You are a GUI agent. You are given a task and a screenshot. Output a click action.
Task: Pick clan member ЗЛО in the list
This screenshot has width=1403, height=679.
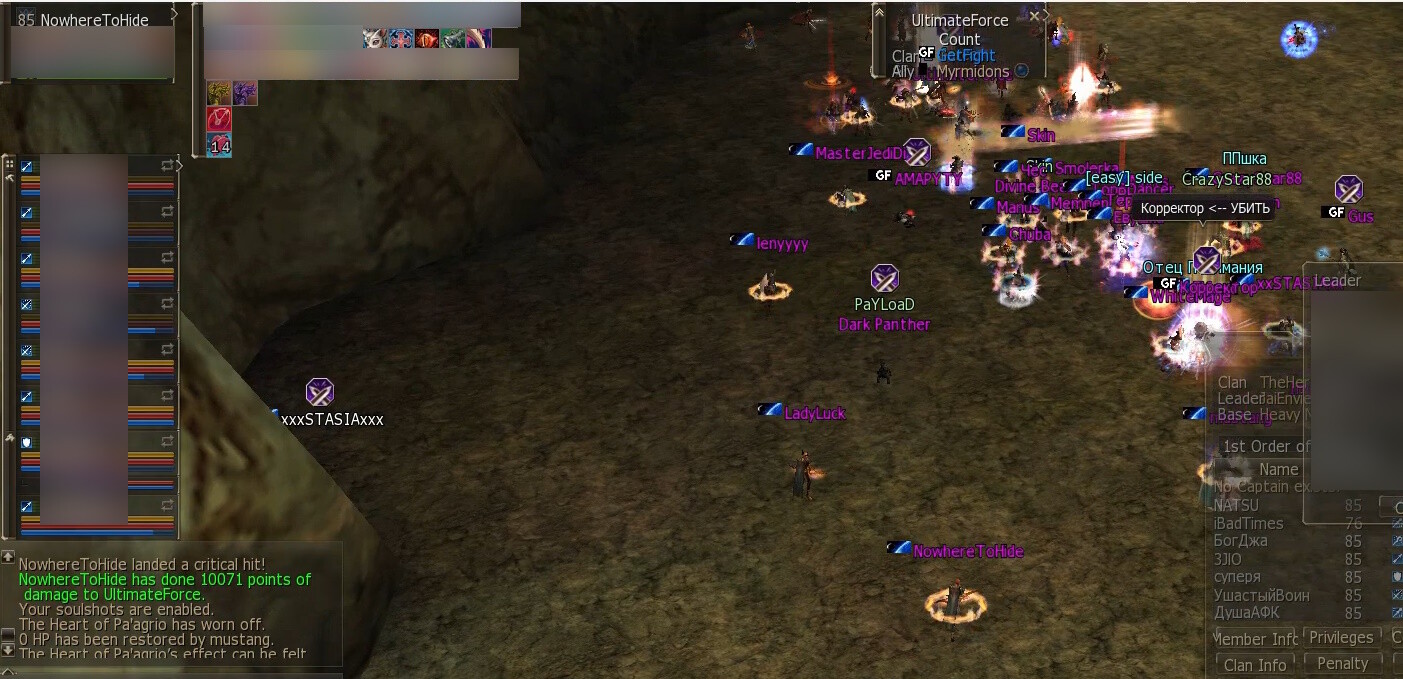[x=1228, y=559]
